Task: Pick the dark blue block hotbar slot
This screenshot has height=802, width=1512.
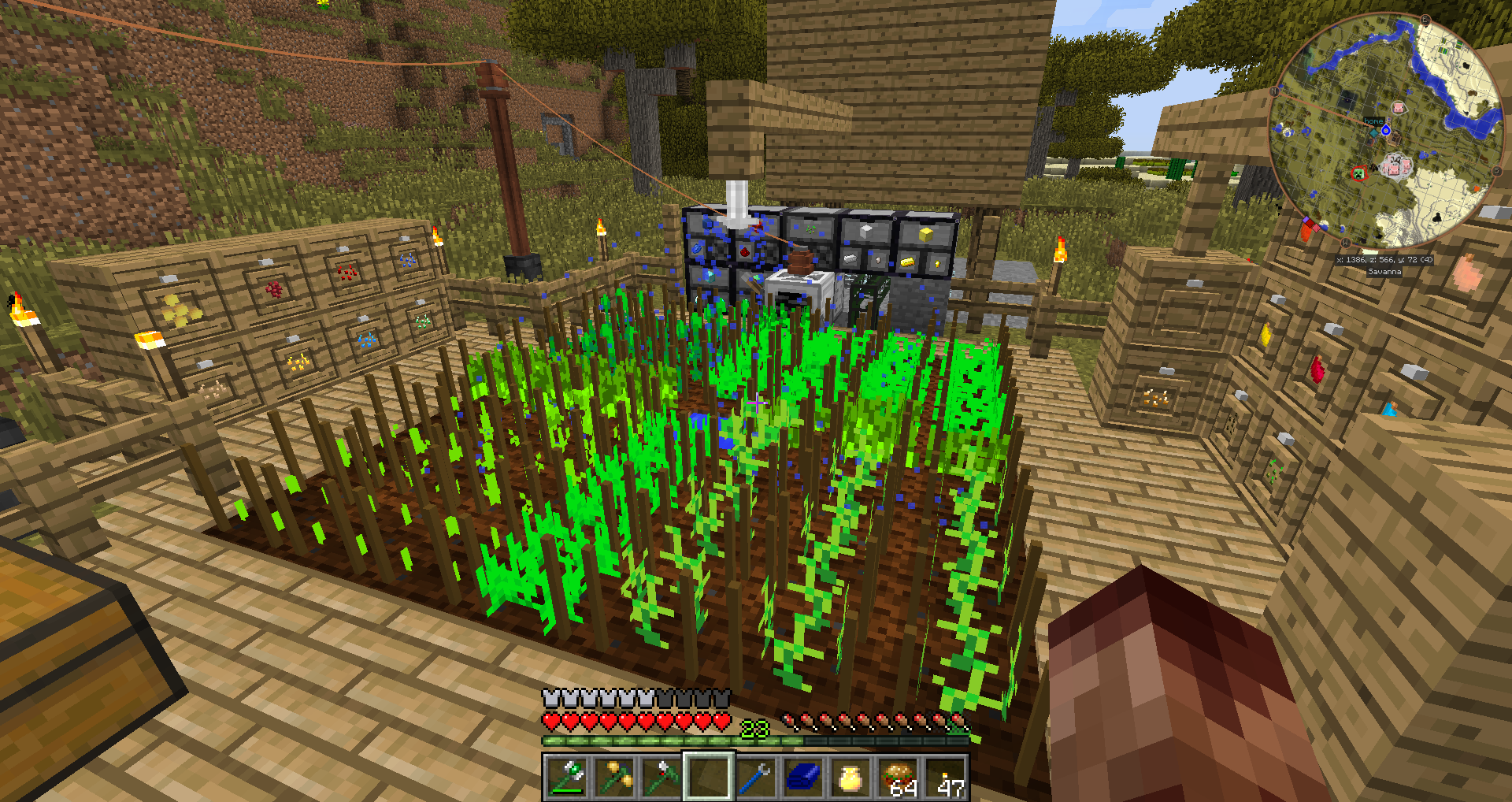Action: pyautogui.click(x=803, y=777)
